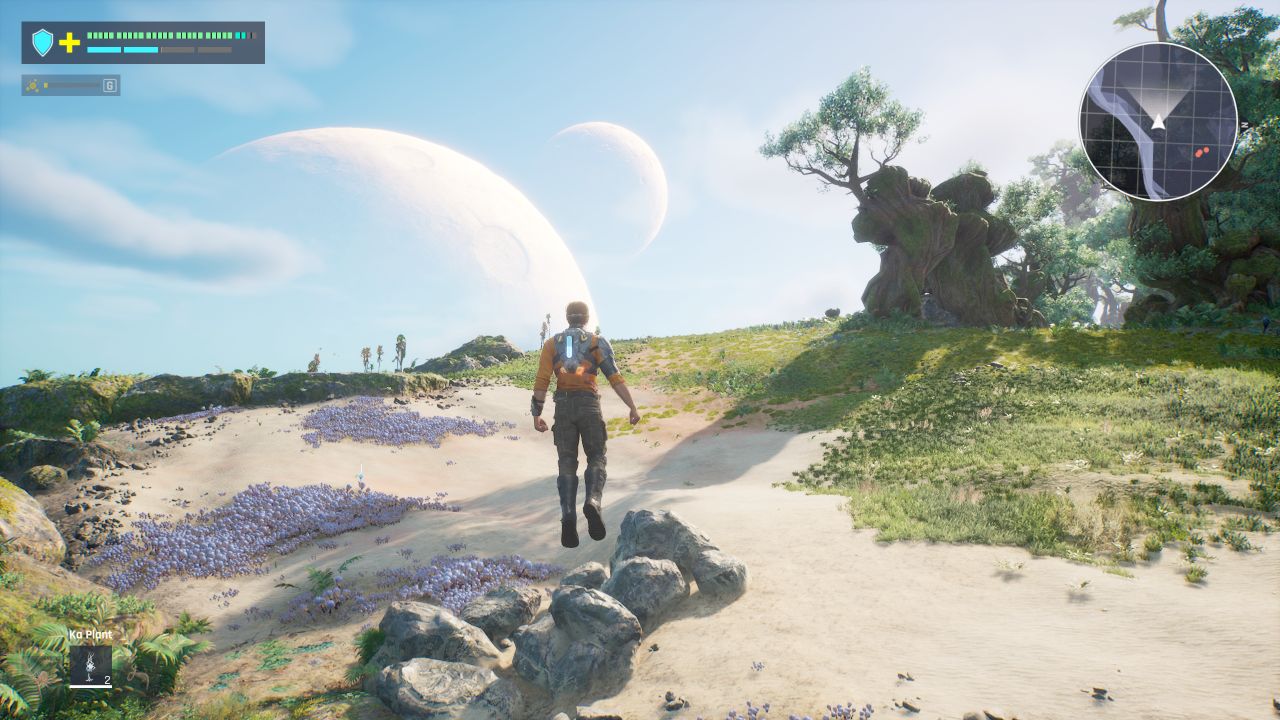Viewport: 1280px width, 720px height.
Task: Activate the yellow orbiting gadget ability icon
Action: [34, 85]
